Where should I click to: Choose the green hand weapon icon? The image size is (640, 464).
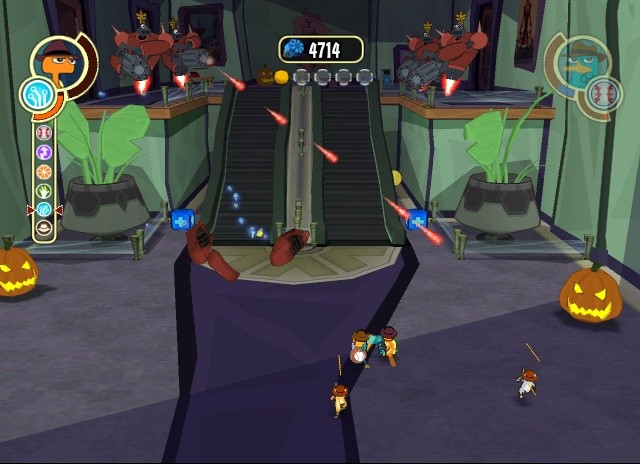pyautogui.click(x=44, y=189)
